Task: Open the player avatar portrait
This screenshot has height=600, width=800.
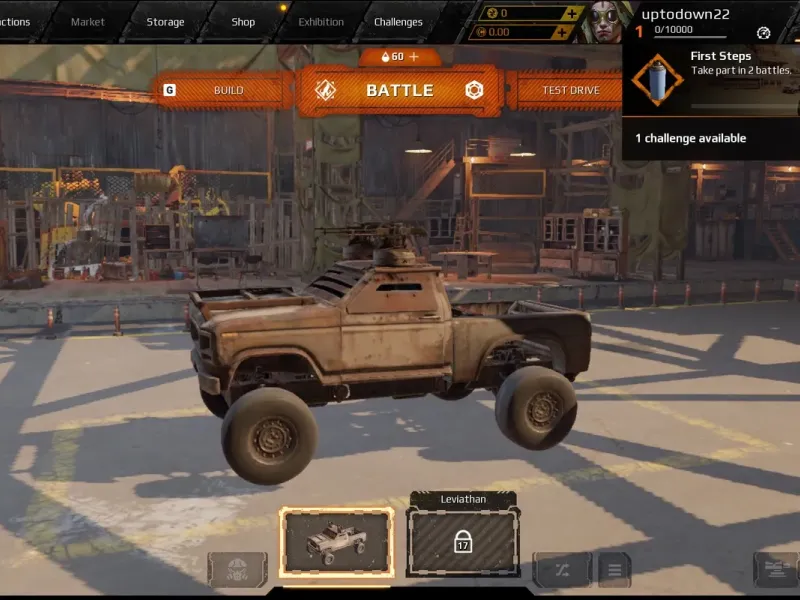Action: click(606, 21)
